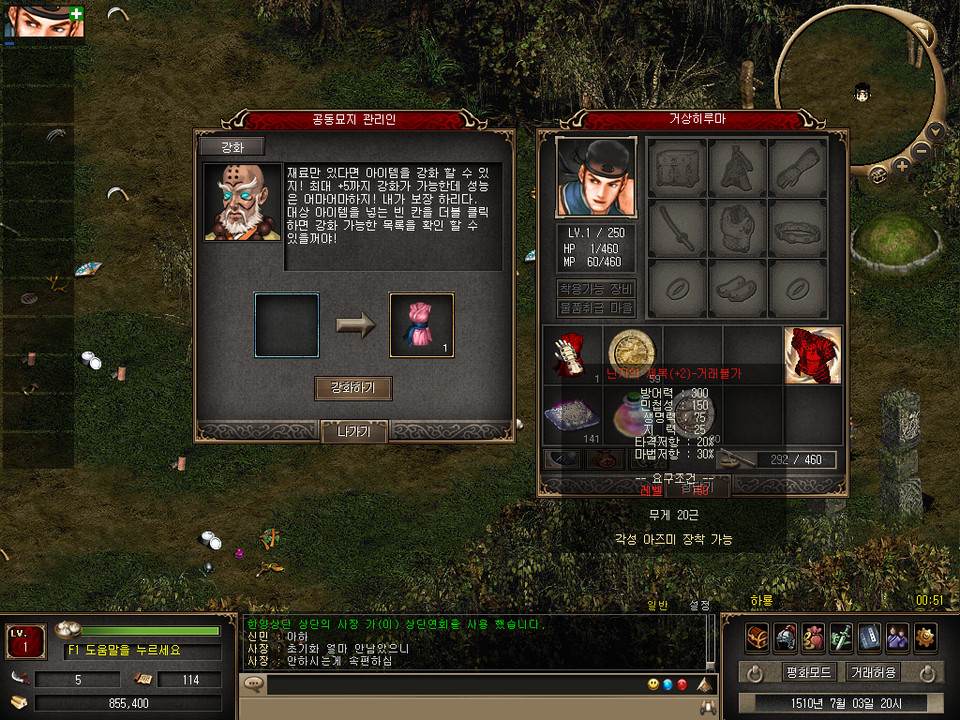The image size is (960, 720).
Task: Zoom in the minimap with plus button
Action: (901, 163)
